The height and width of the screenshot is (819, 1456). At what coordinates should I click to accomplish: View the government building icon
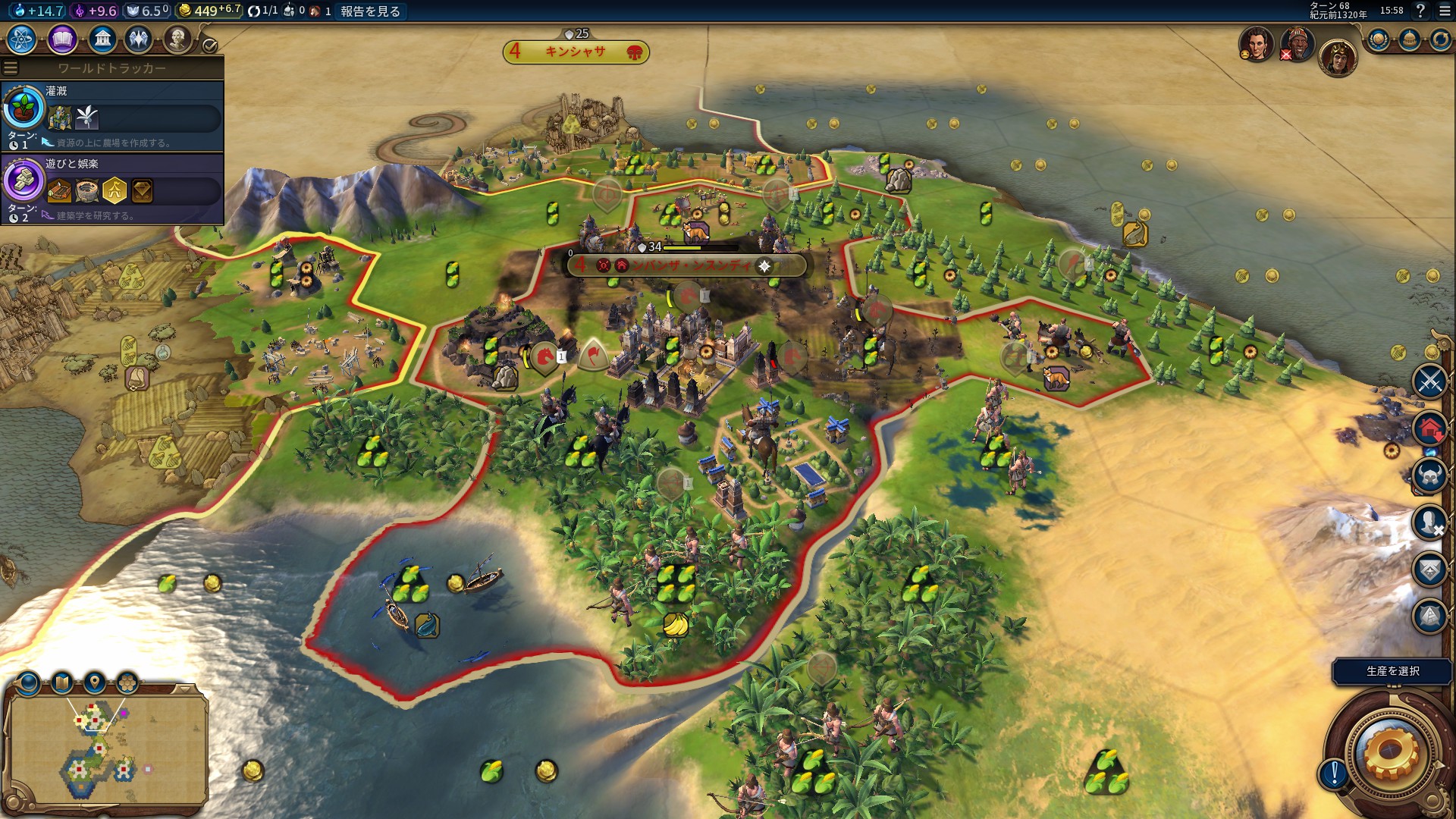(x=102, y=39)
